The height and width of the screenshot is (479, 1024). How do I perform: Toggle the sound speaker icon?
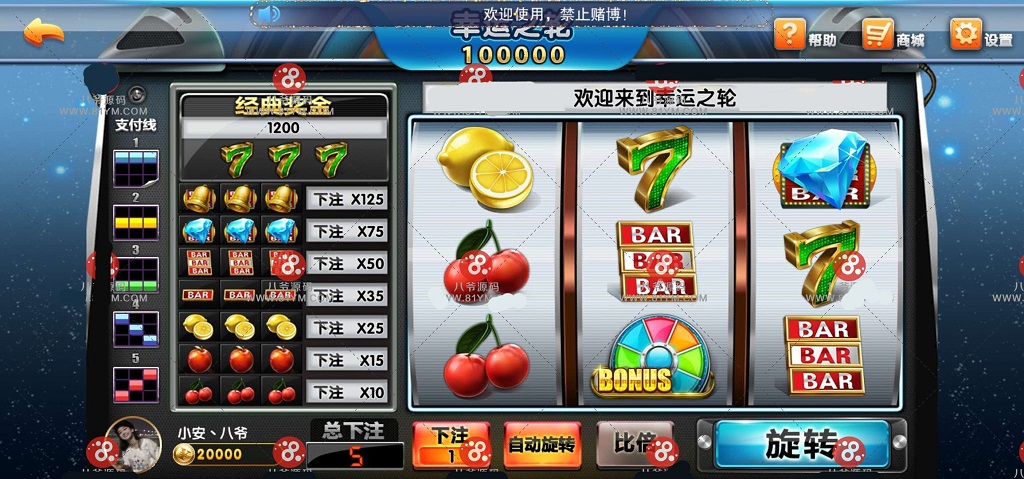[x=267, y=14]
